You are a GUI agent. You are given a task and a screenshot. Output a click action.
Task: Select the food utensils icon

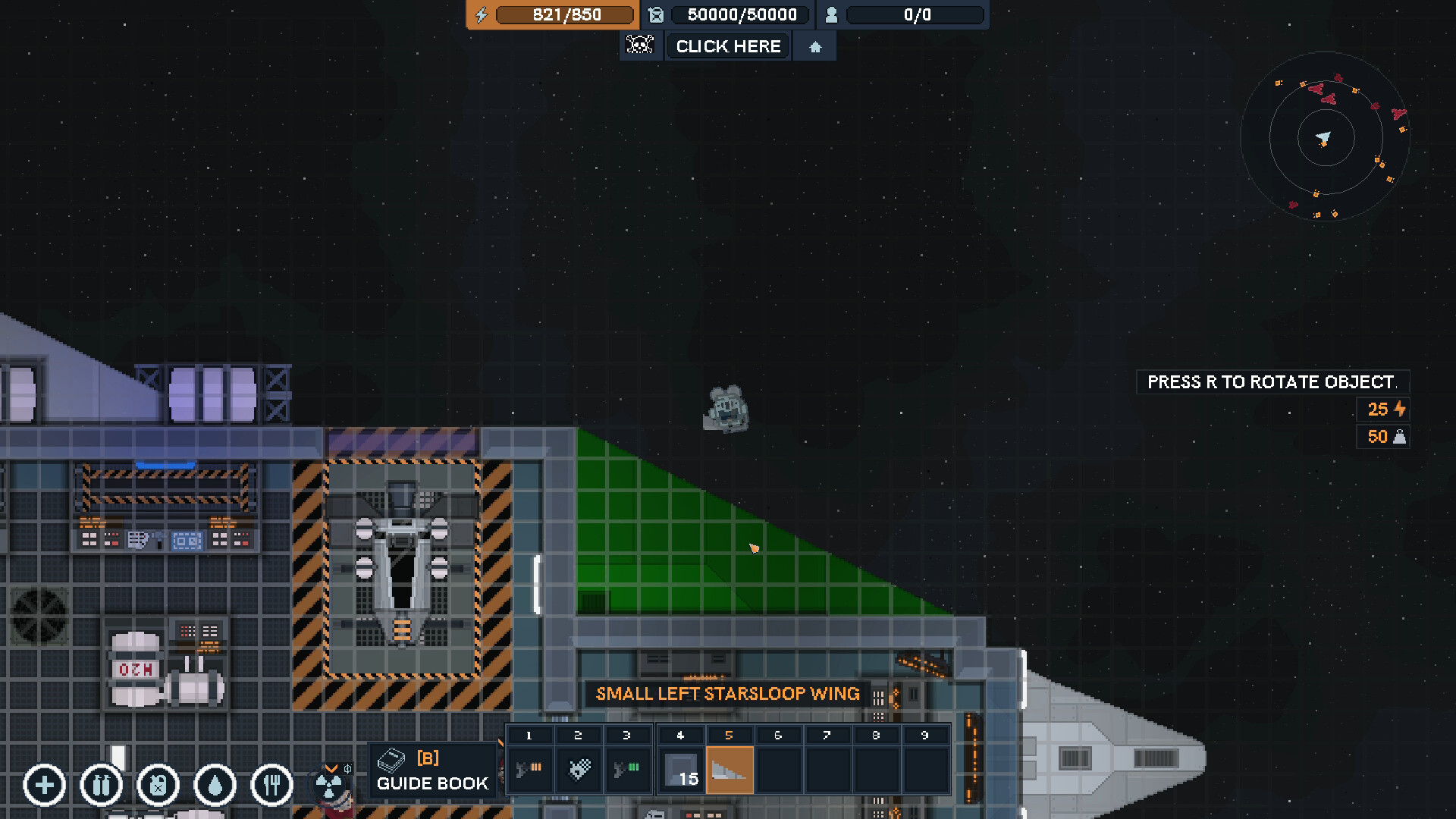click(271, 786)
